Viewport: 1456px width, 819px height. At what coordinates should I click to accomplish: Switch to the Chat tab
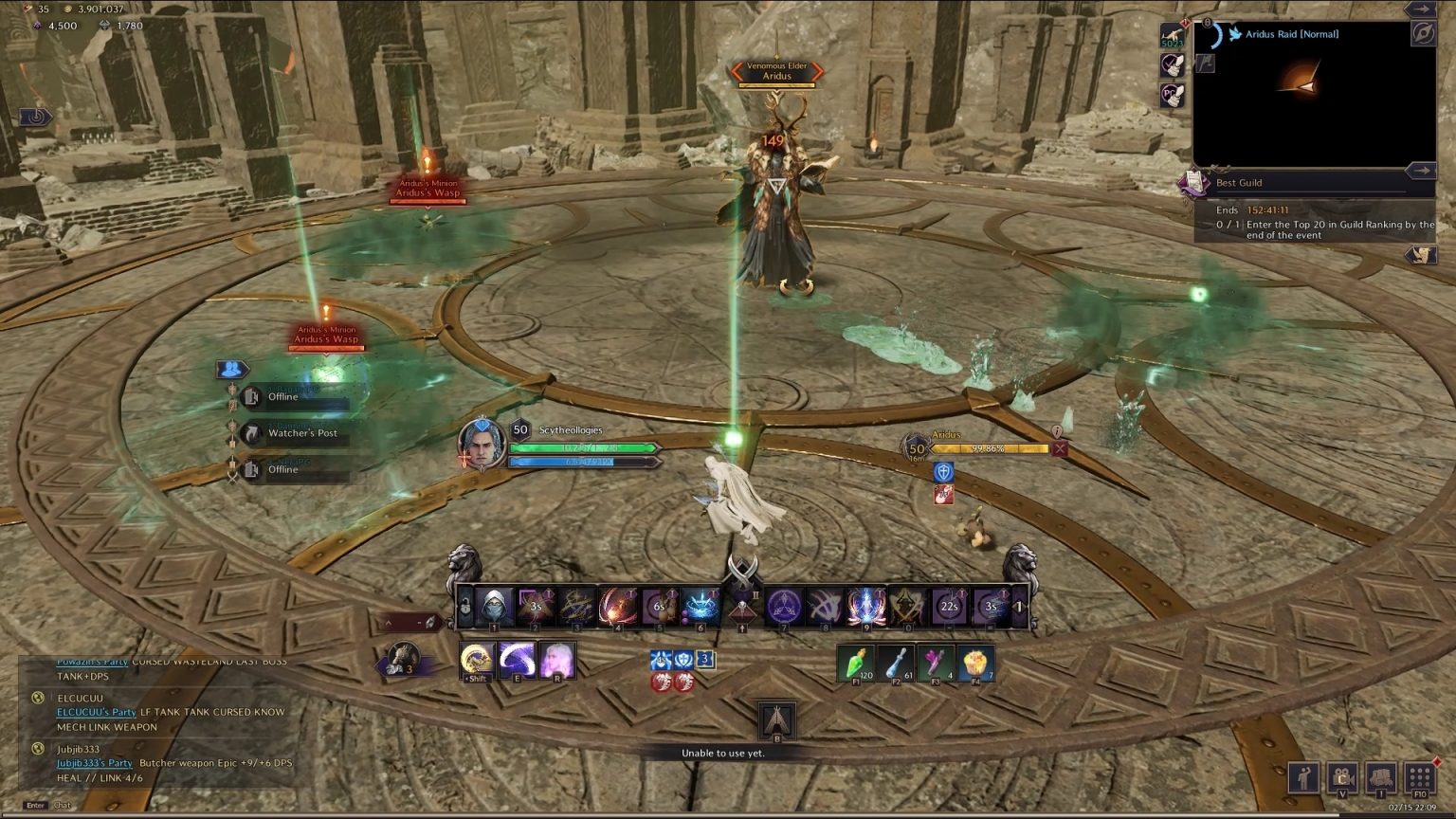tap(61, 804)
